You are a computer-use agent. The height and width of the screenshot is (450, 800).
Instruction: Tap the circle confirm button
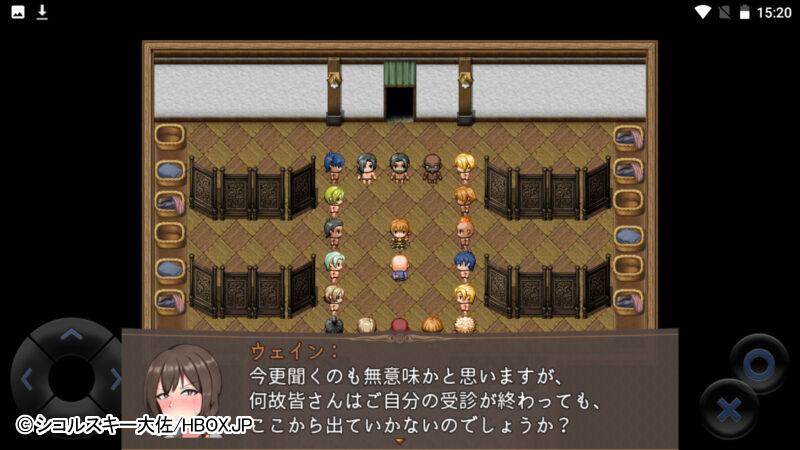click(758, 363)
